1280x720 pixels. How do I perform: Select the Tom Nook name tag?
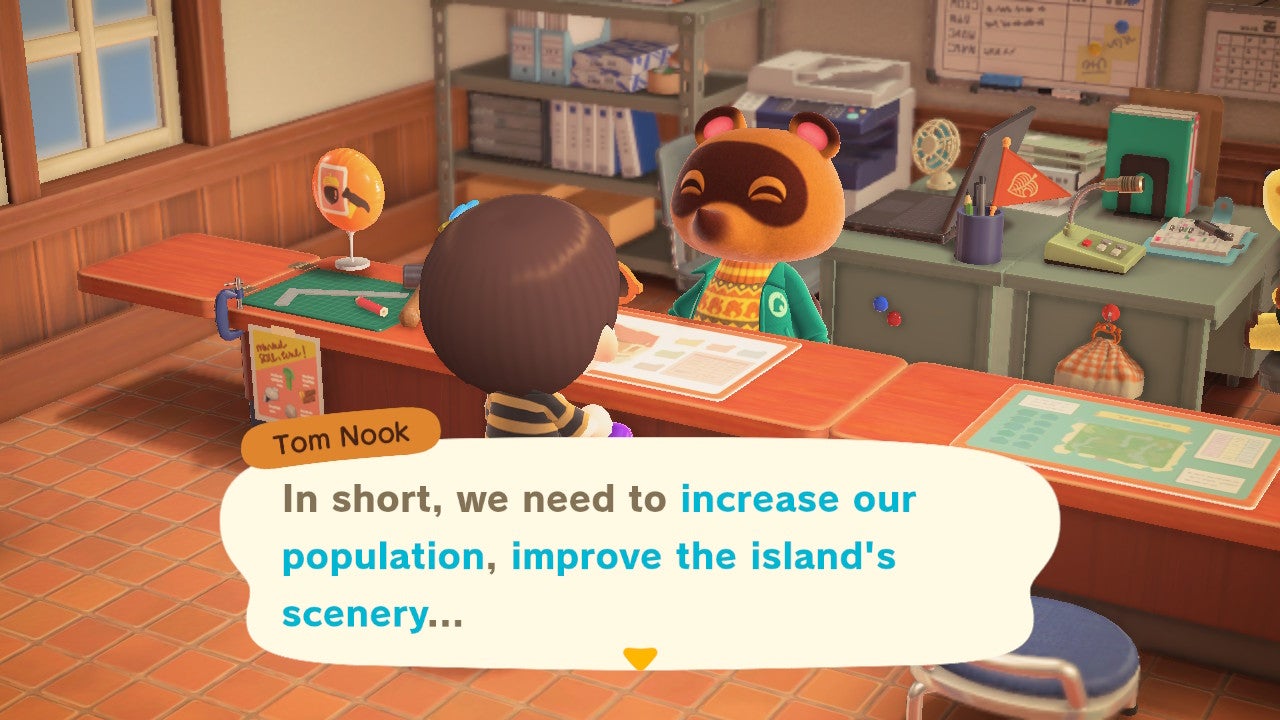[x=341, y=434]
